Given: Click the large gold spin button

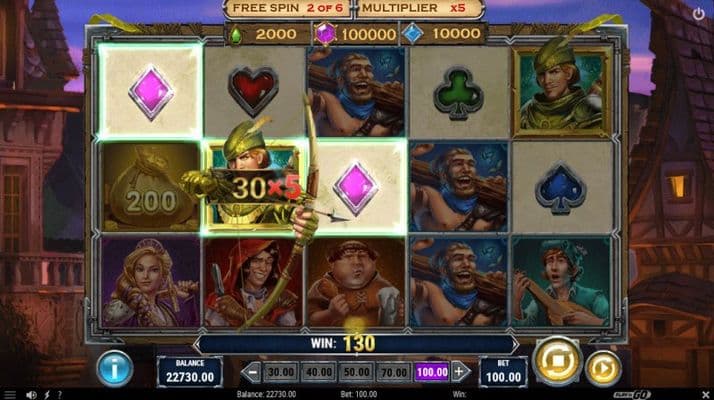Looking at the screenshot, I should click(x=556, y=362).
